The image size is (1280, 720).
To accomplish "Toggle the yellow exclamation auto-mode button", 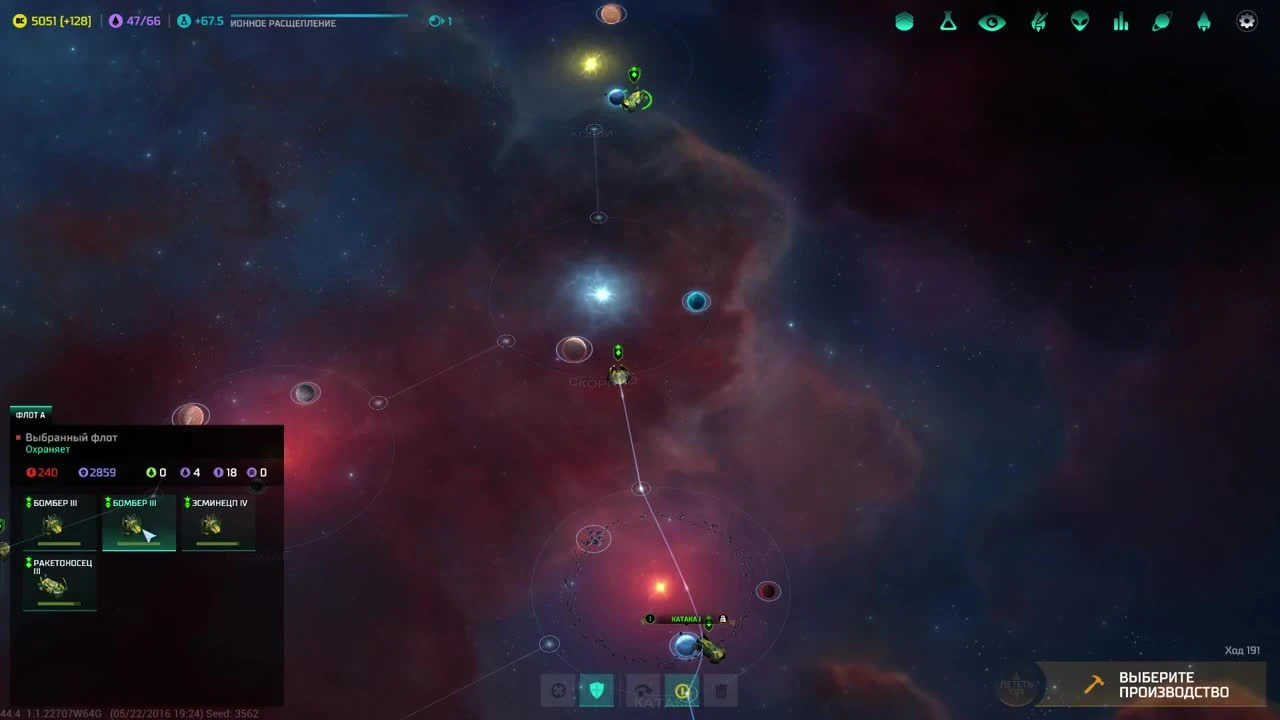I will pyautogui.click(x=681, y=689).
